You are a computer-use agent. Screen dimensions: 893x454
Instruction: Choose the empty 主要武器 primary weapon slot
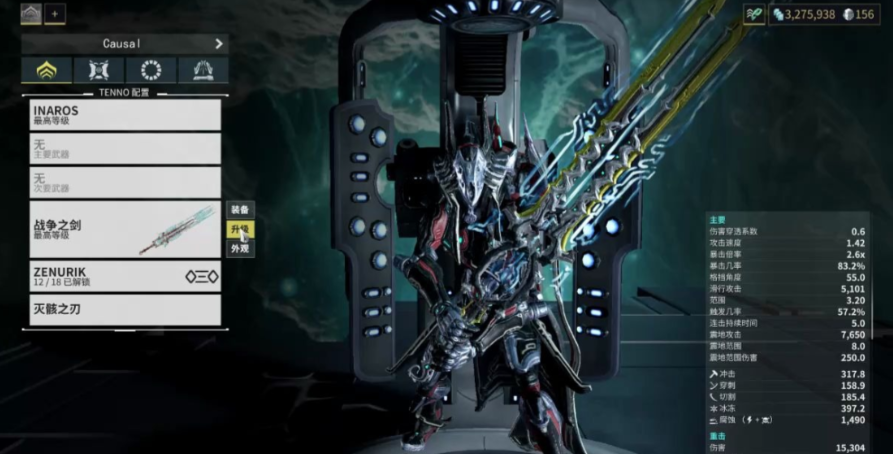point(125,148)
